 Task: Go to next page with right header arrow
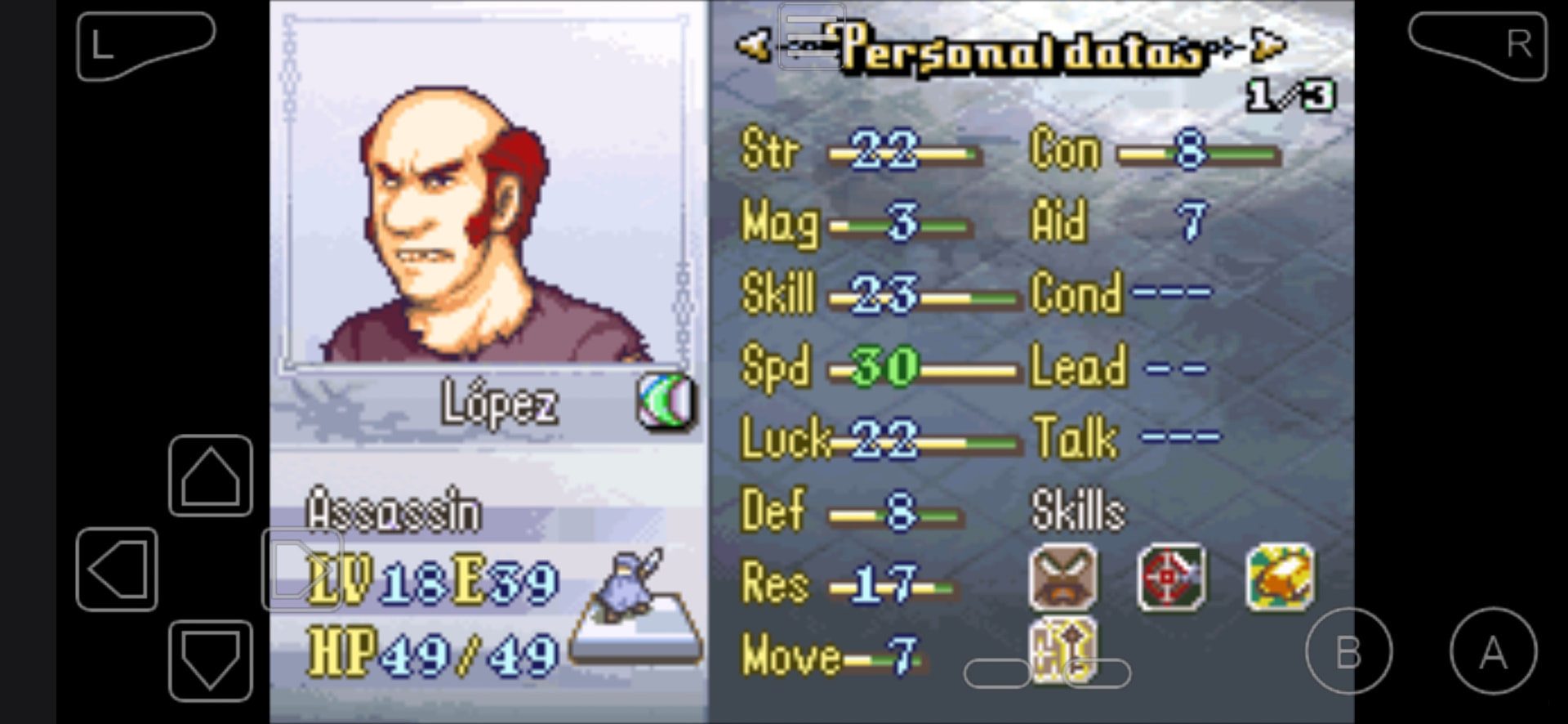coord(1268,45)
